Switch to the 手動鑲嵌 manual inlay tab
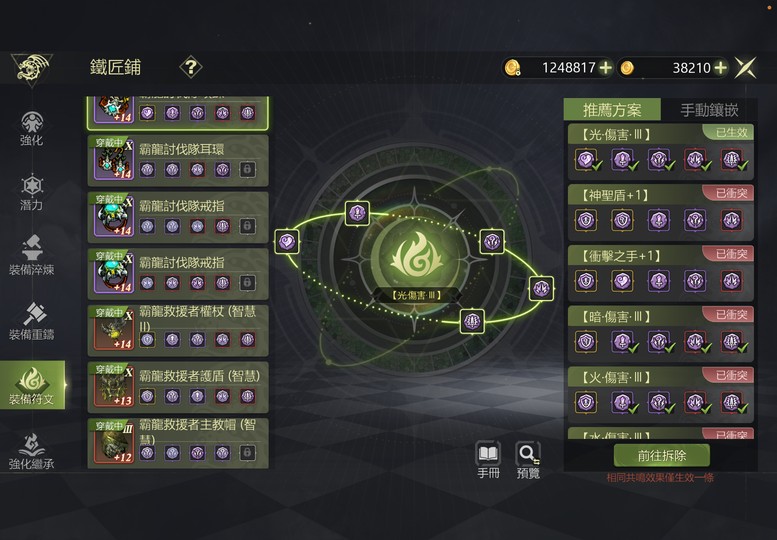 pyautogui.click(x=709, y=110)
